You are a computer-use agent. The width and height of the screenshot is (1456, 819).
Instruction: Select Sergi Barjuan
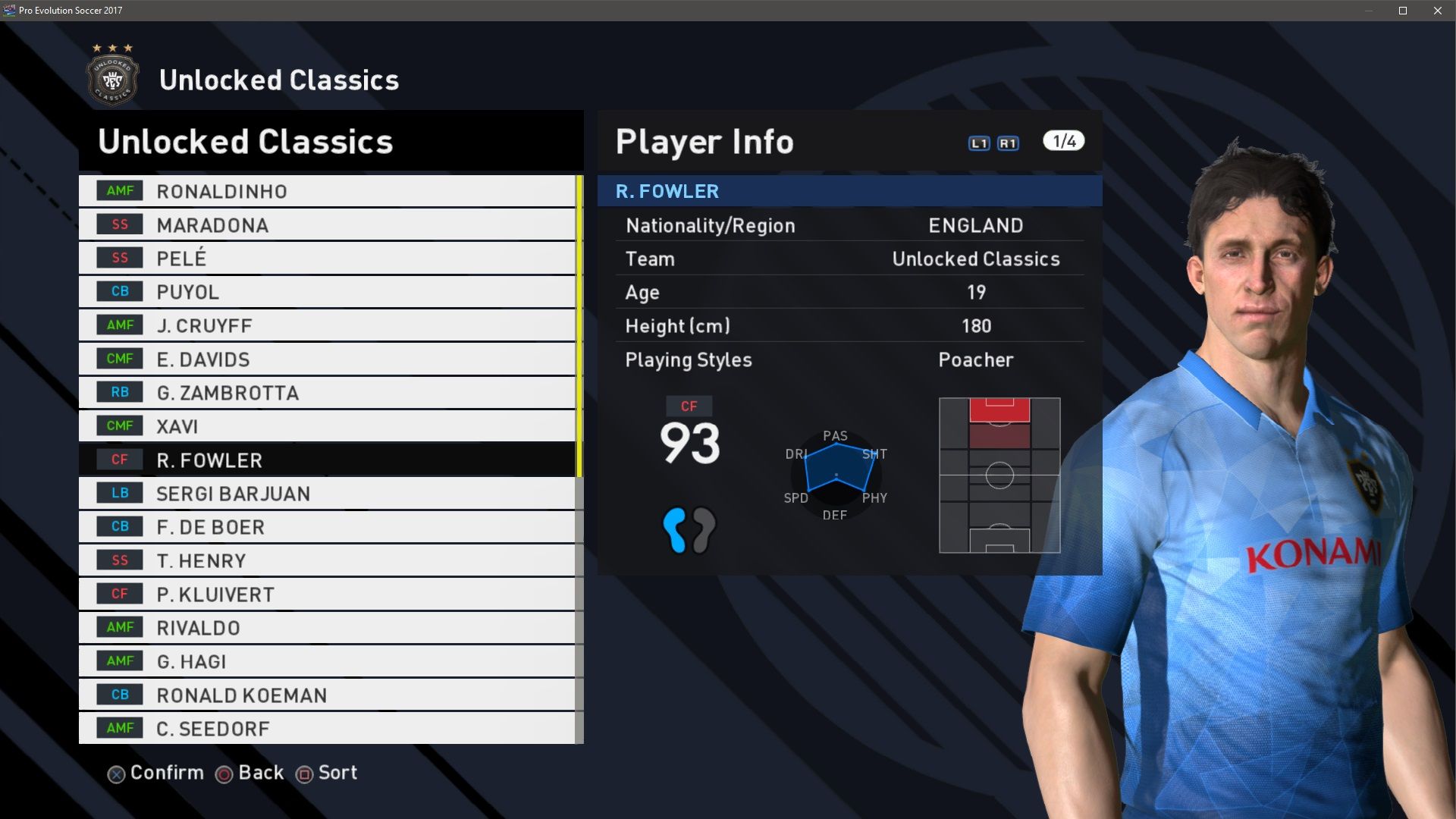[x=326, y=494]
